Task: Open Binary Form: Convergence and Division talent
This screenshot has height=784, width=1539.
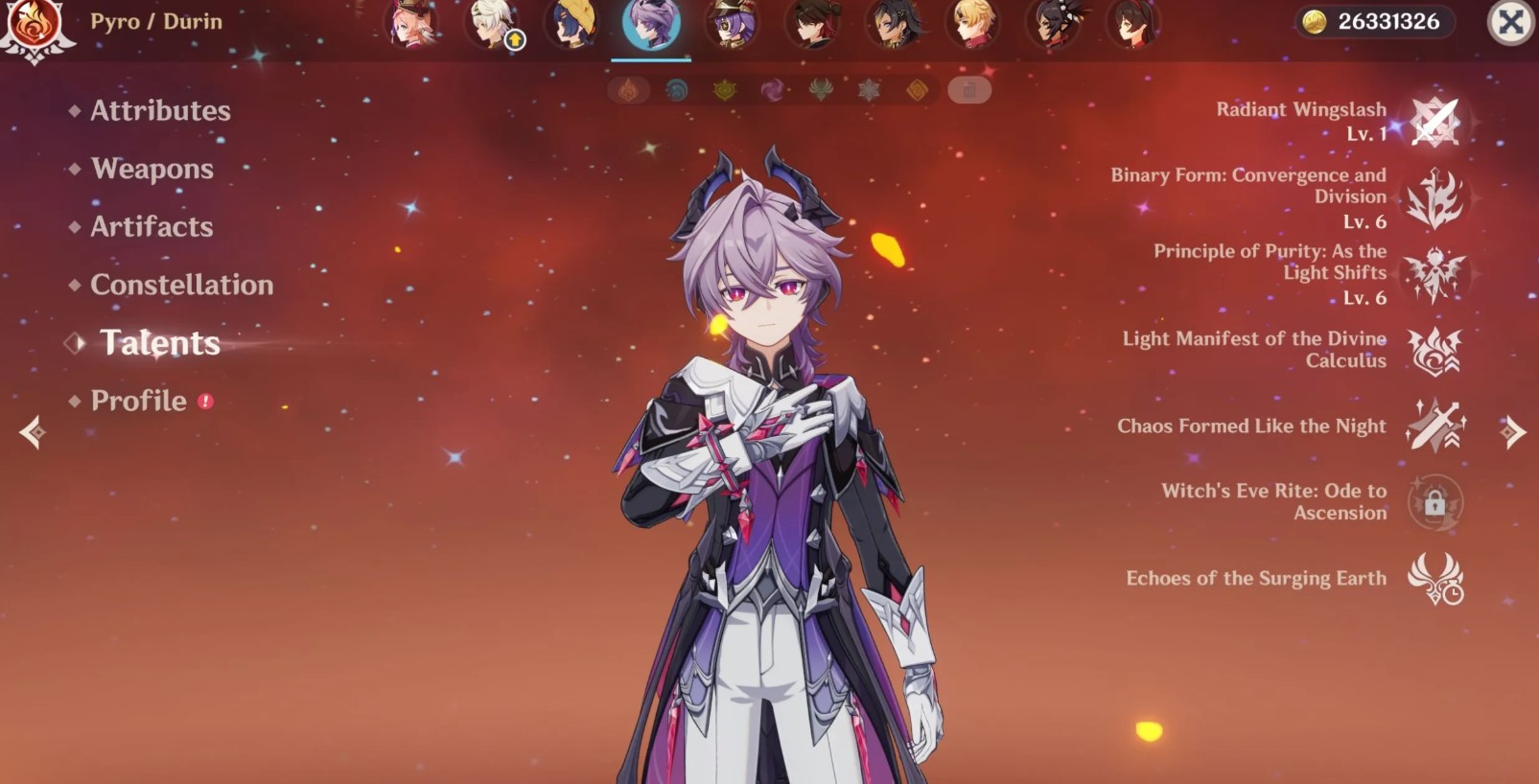Action: click(x=1434, y=198)
